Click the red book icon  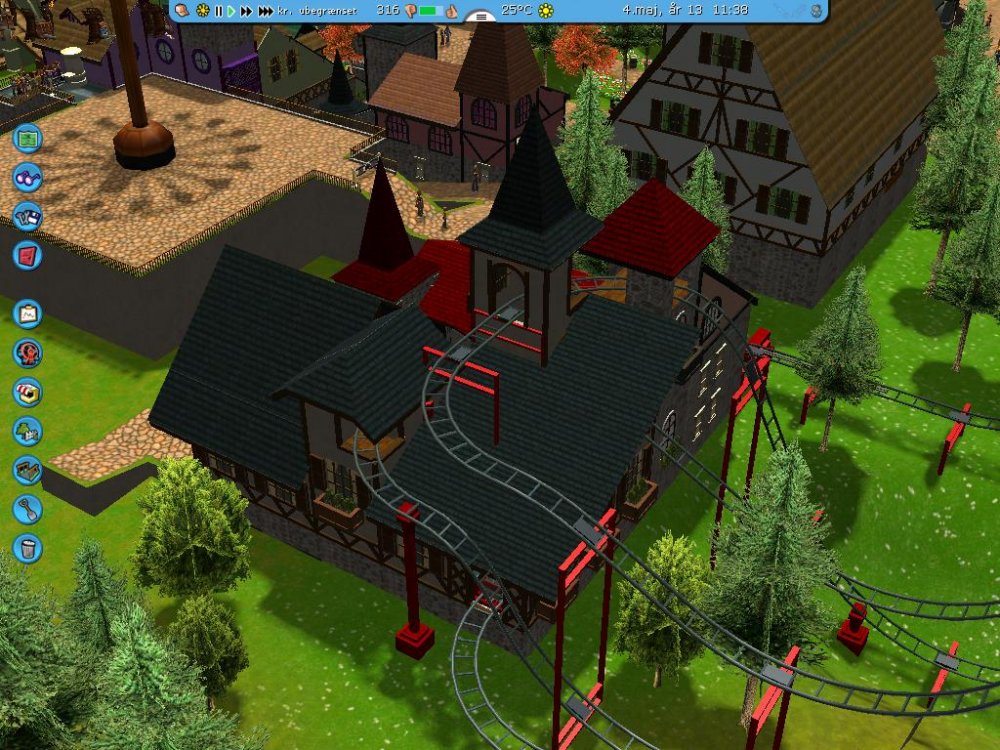28,255
